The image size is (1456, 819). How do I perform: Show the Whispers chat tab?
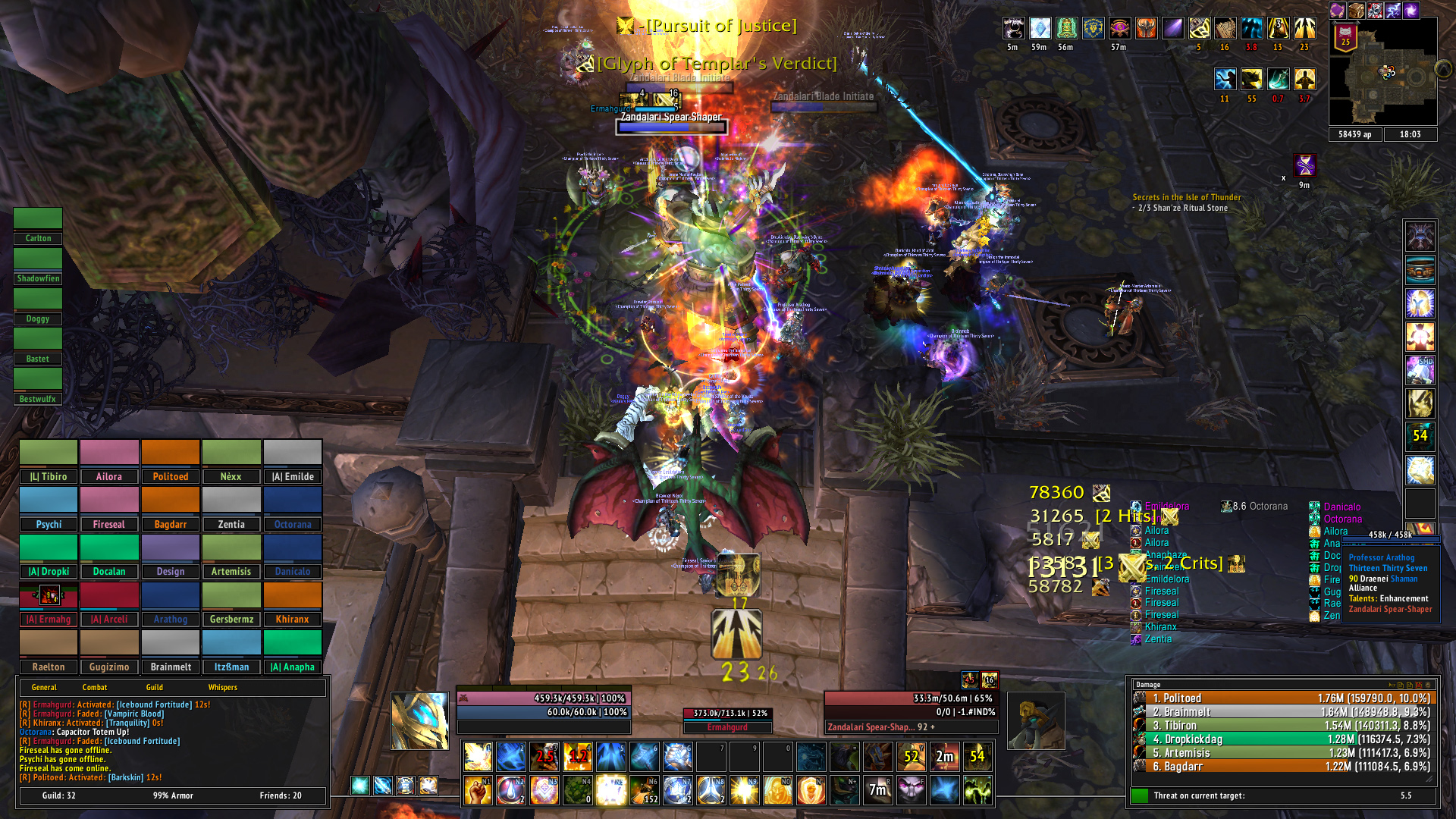(223, 688)
